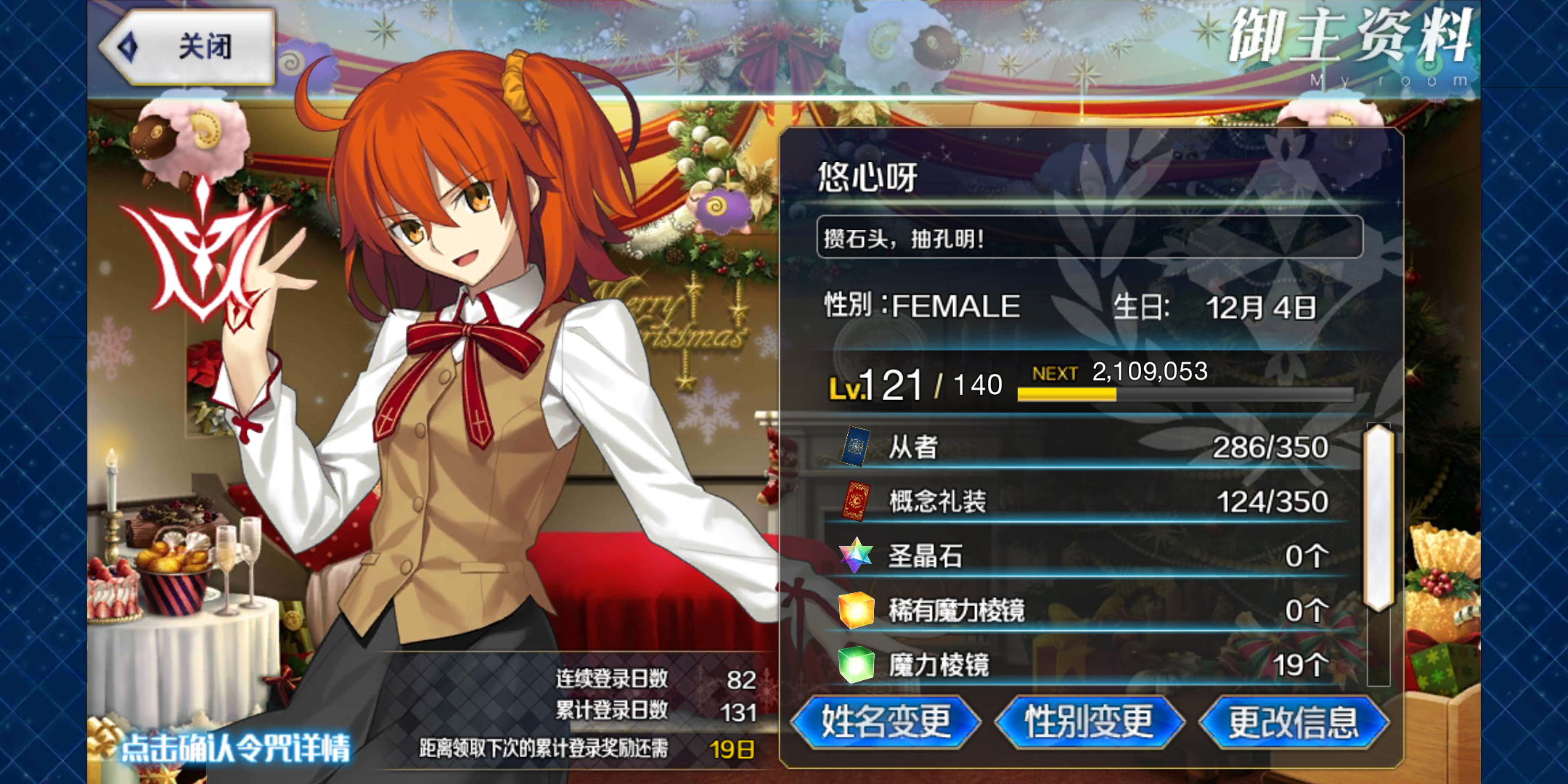Click the profile comment text box
The height and width of the screenshot is (784, 1568).
coord(1089,237)
